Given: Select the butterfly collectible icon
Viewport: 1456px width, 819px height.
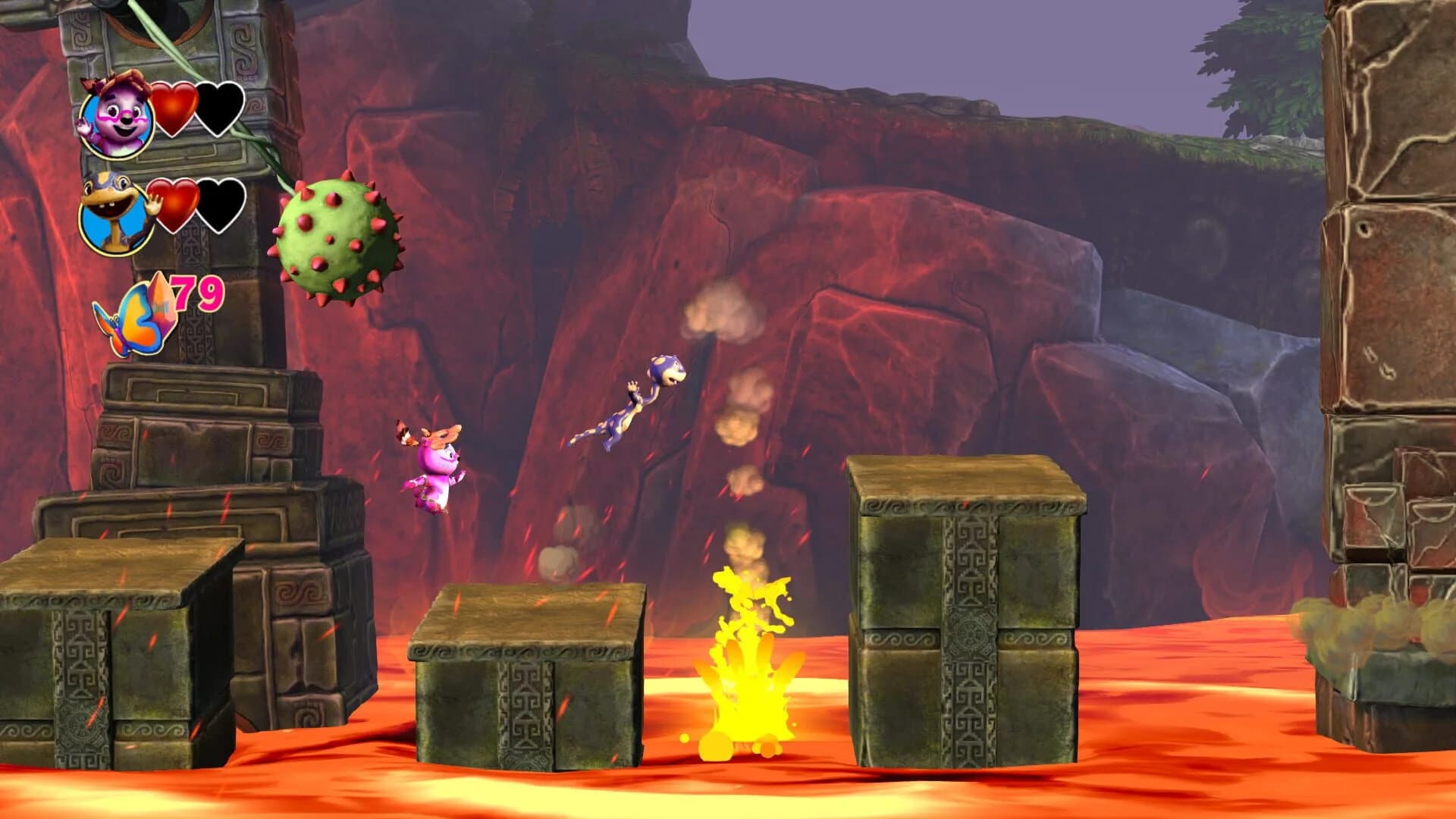Looking at the screenshot, I should 129,326.
